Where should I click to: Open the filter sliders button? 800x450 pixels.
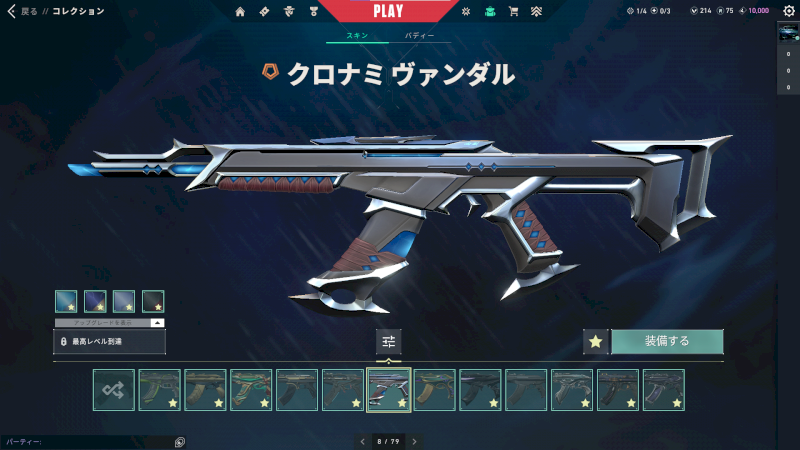389,341
